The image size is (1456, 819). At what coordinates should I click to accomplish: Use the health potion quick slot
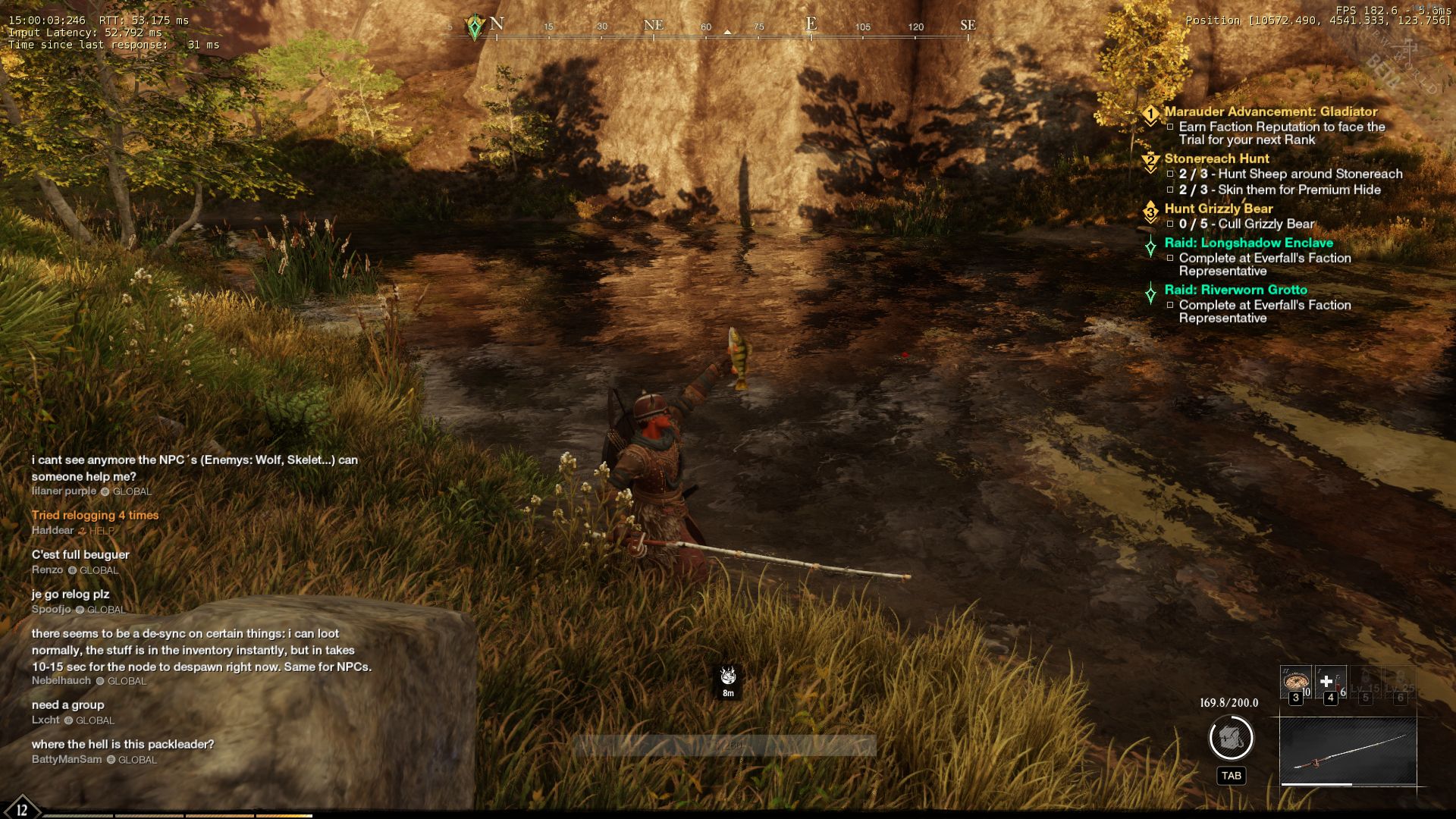pyautogui.click(x=1329, y=682)
